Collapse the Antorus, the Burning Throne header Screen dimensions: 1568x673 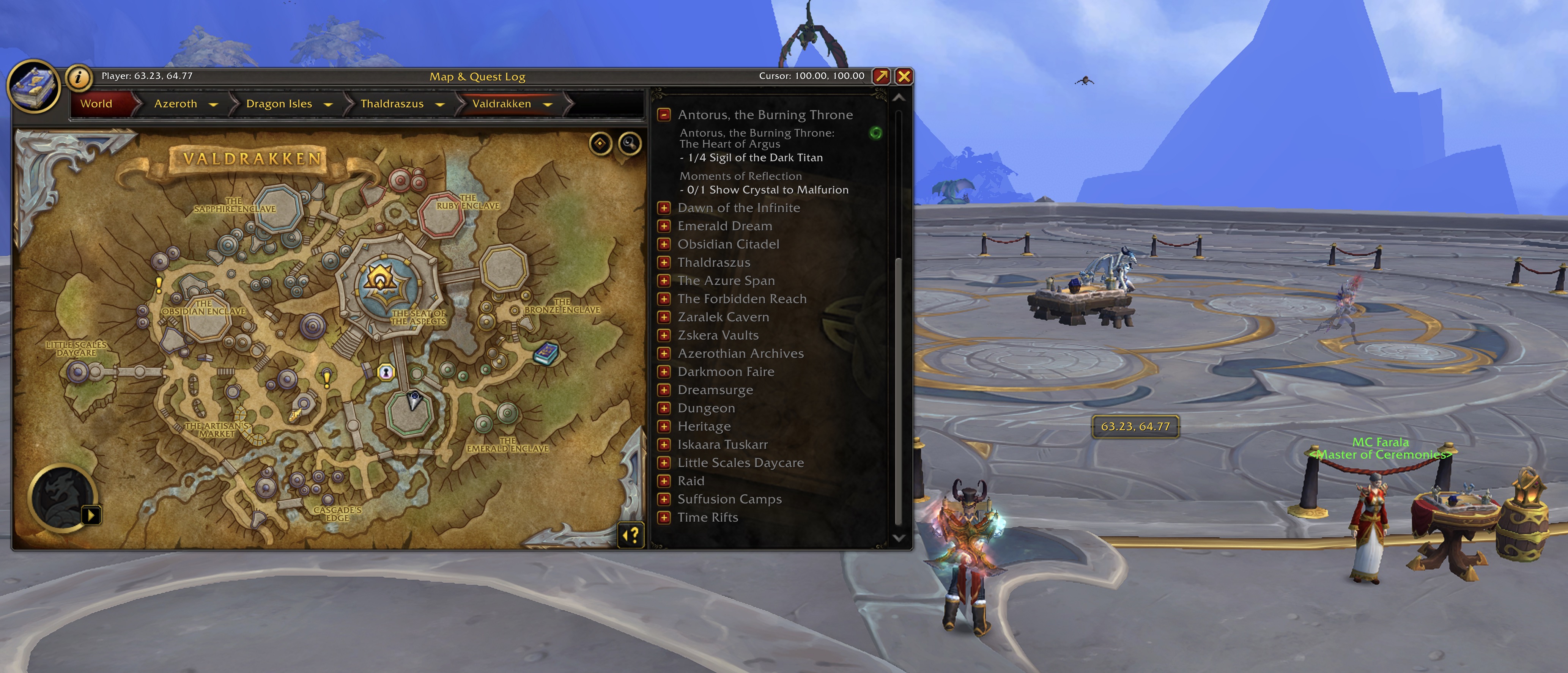664,115
